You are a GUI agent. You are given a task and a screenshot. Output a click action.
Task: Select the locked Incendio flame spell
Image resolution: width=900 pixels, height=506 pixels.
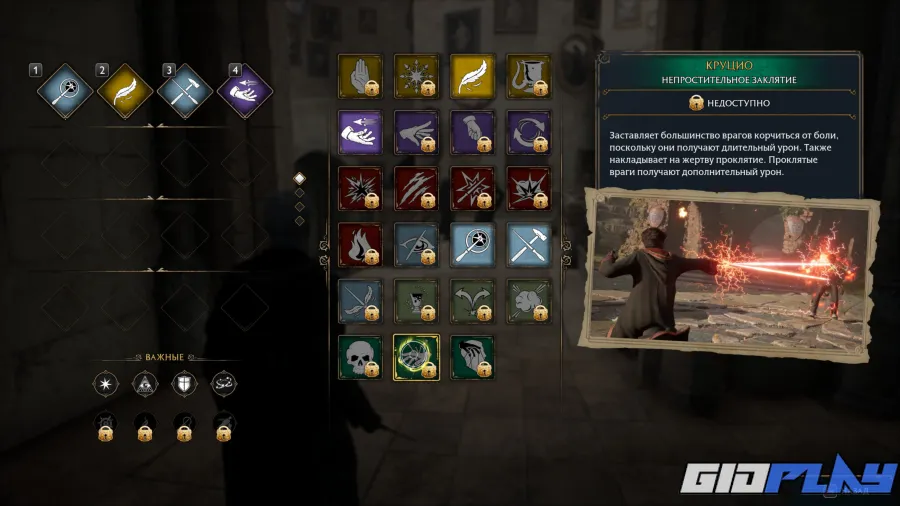[359, 243]
